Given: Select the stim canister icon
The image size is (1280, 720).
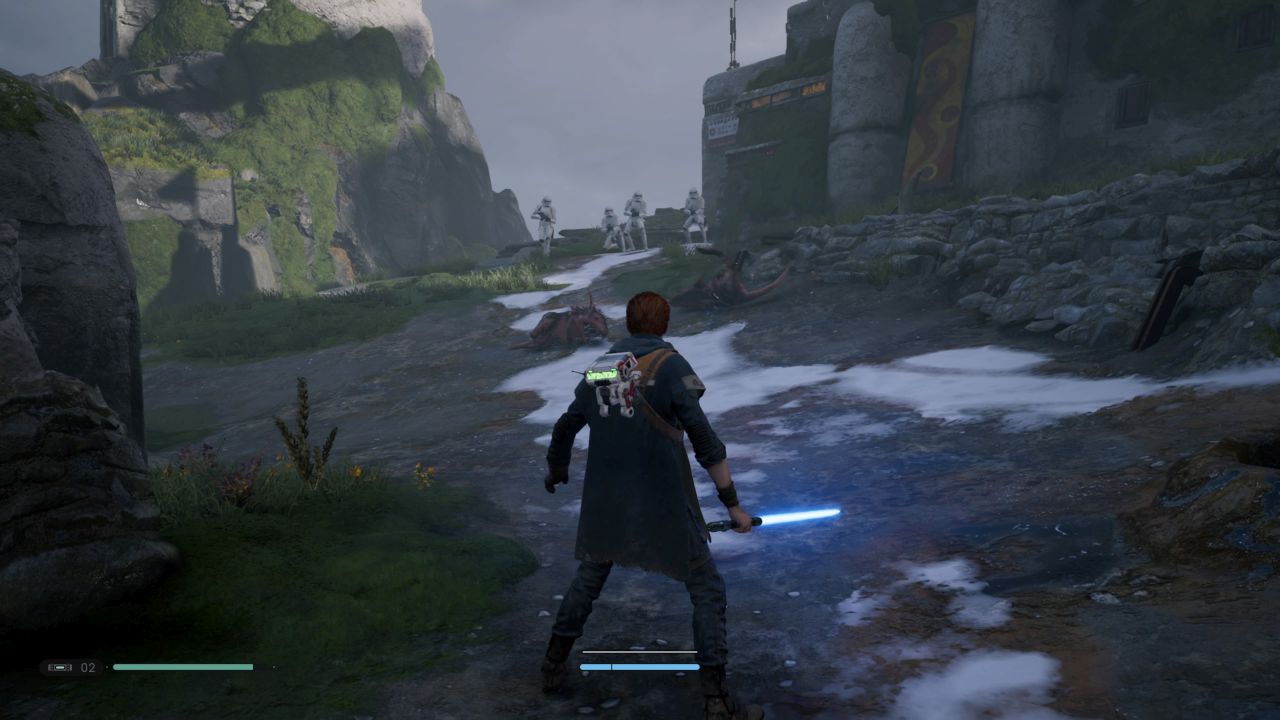Looking at the screenshot, I should pos(60,667).
